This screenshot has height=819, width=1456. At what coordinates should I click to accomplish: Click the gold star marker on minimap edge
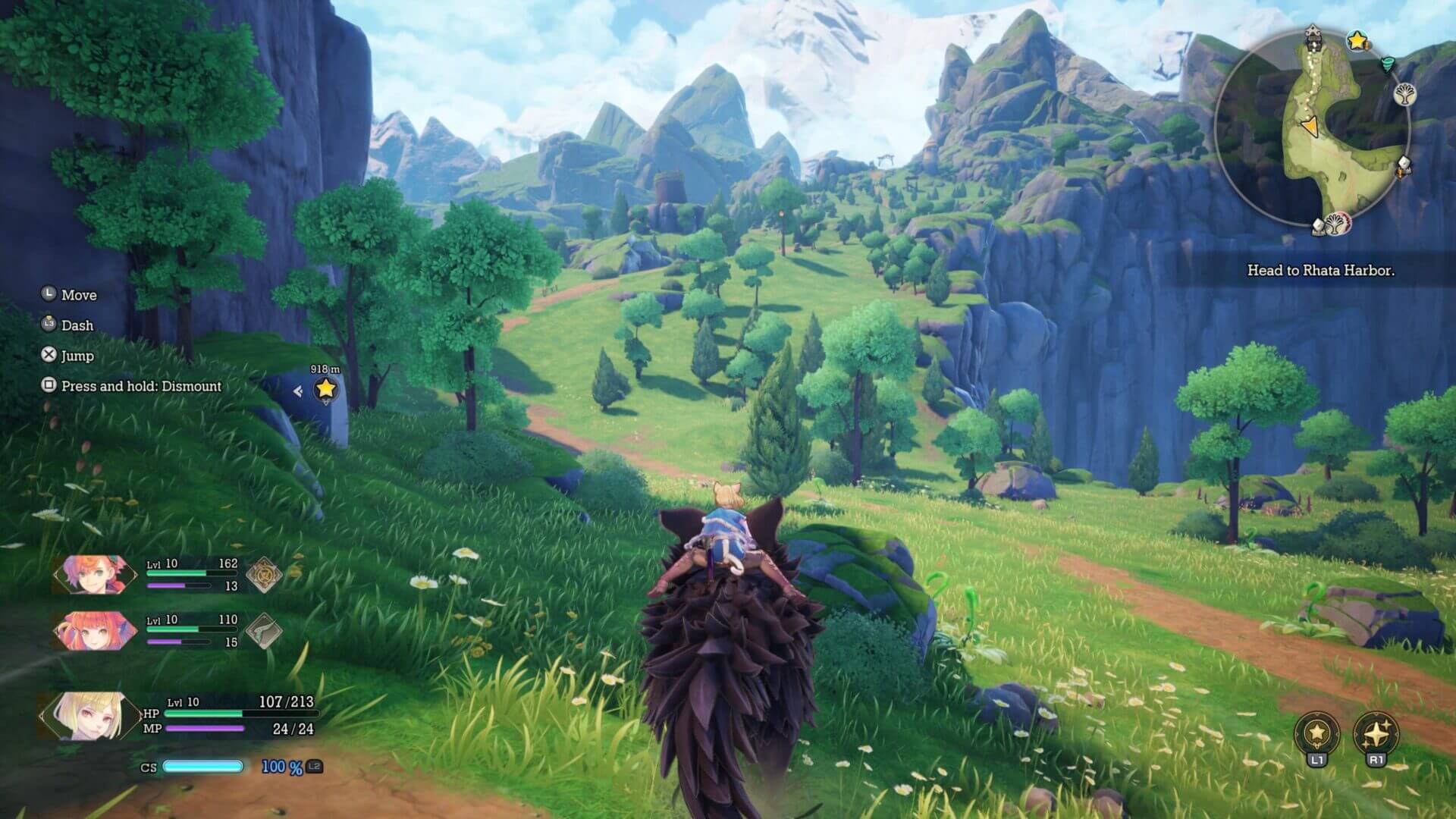1357,41
